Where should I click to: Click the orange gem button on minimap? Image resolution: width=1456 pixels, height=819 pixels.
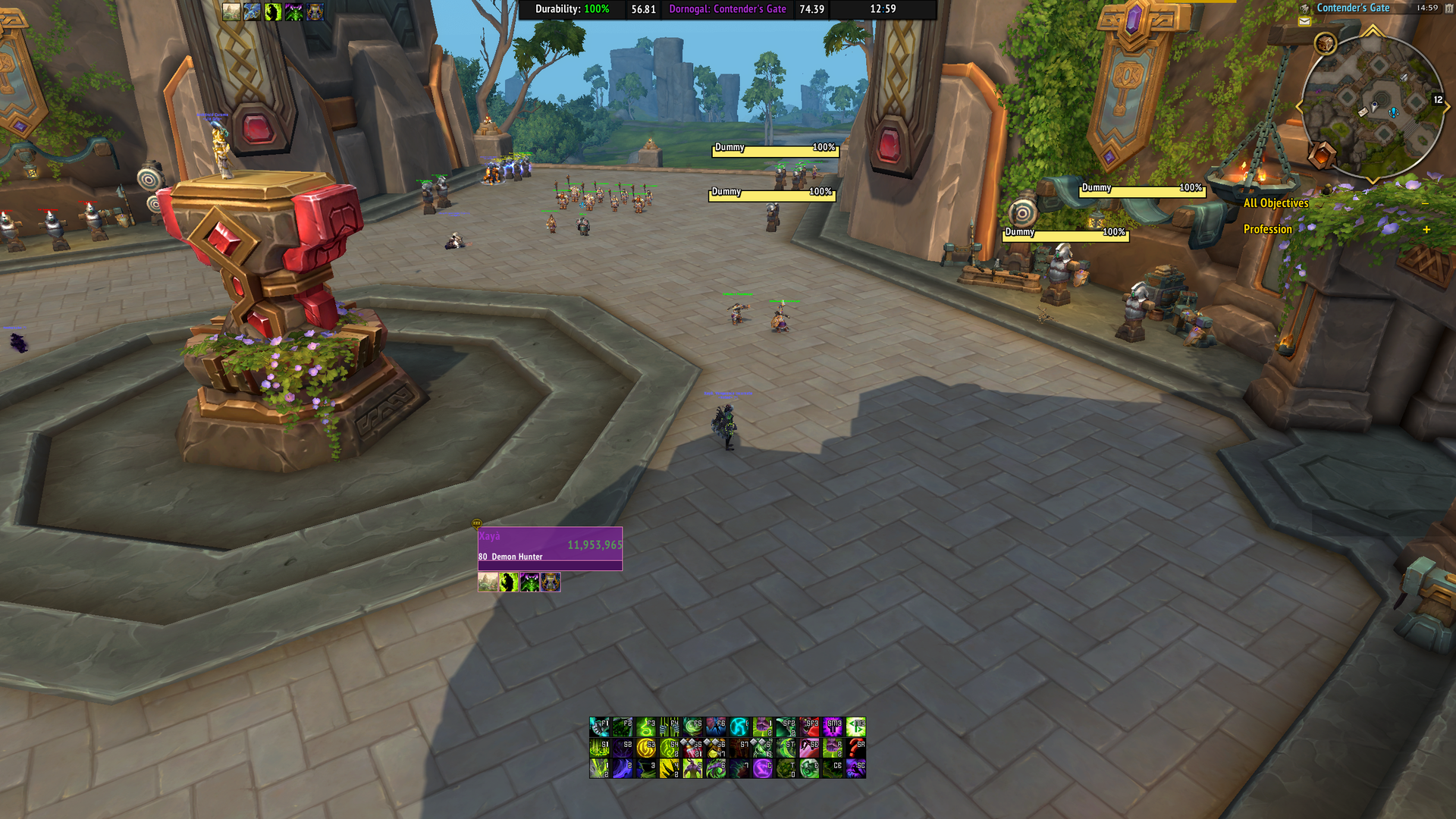point(1322,155)
